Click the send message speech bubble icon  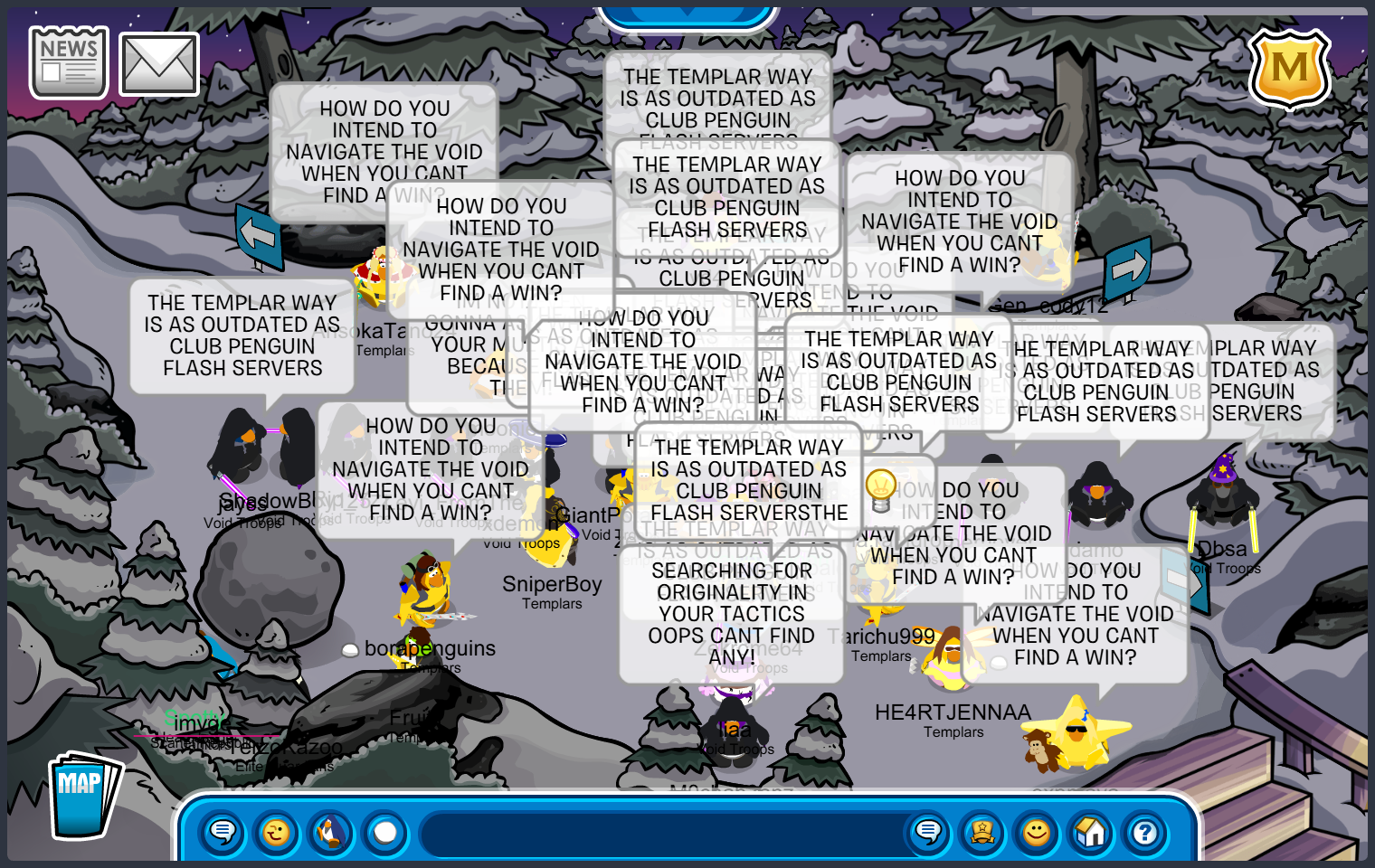point(928,833)
